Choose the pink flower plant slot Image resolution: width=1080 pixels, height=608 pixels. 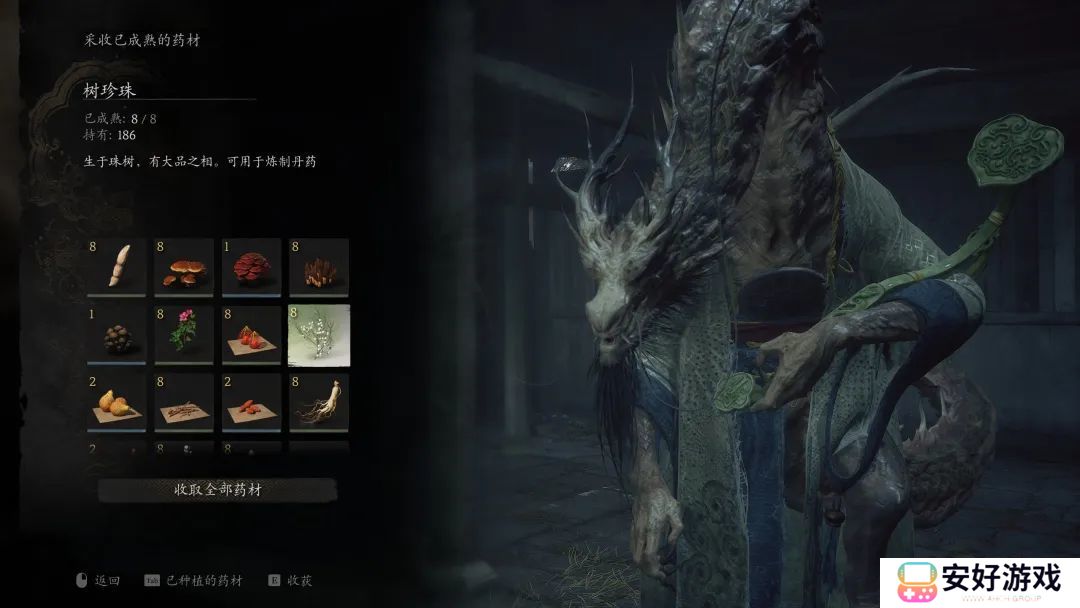pyautogui.click(x=184, y=335)
